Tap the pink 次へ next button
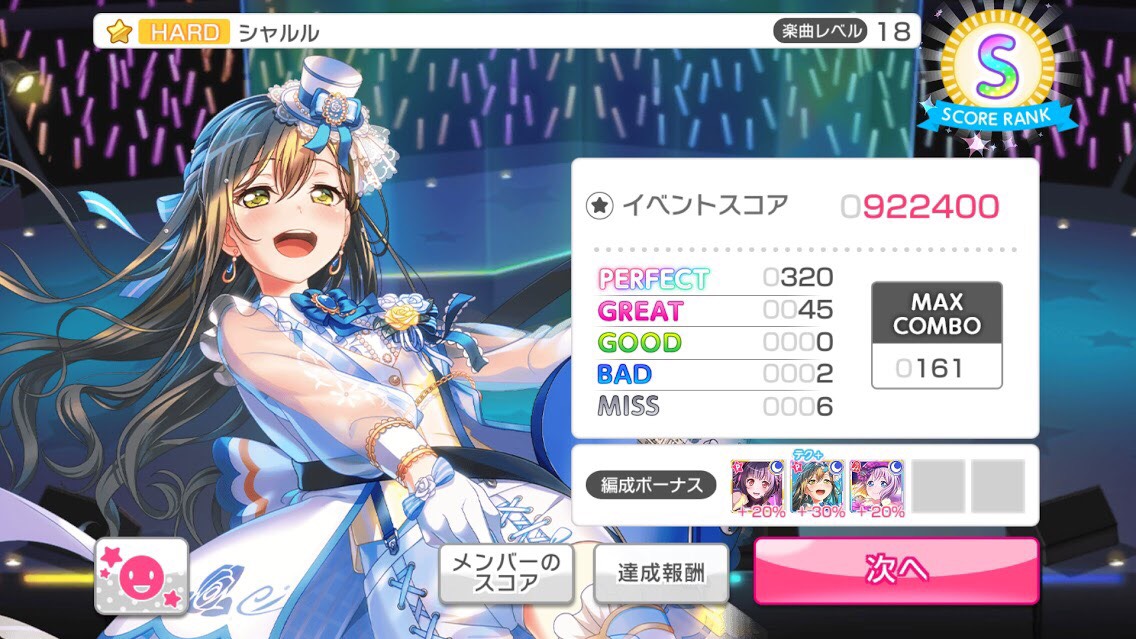 [895, 570]
